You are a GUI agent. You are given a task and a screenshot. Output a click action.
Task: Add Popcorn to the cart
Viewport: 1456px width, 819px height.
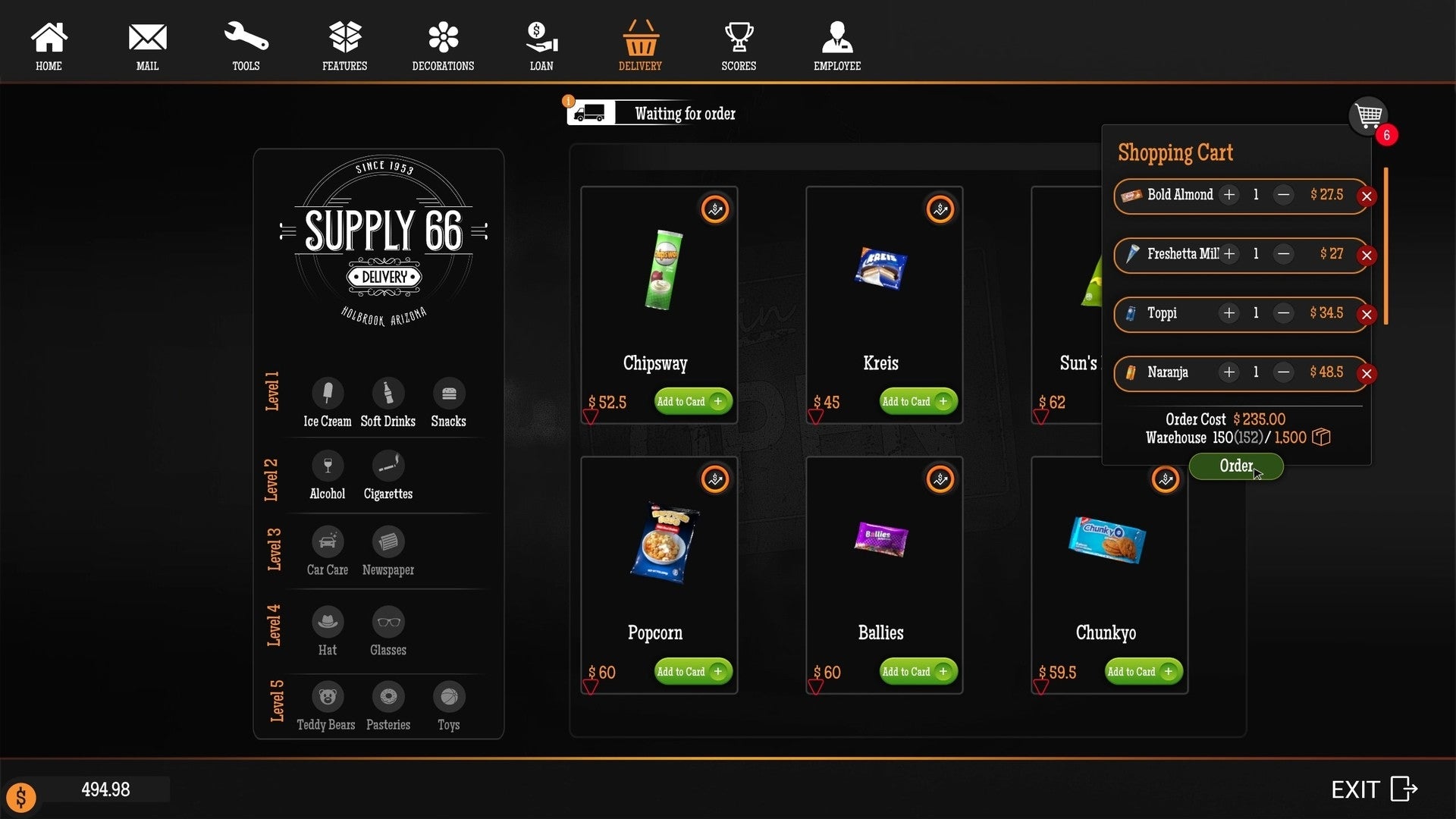click(692, 671)
